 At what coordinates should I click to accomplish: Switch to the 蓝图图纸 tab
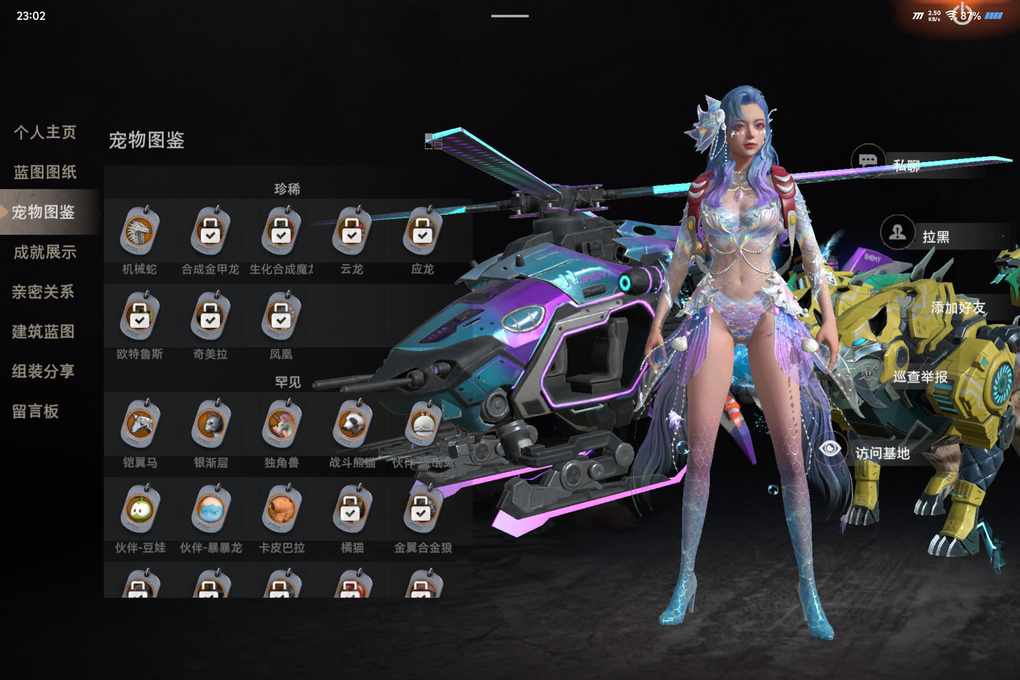pyautogui.click(x=44, y=172)
